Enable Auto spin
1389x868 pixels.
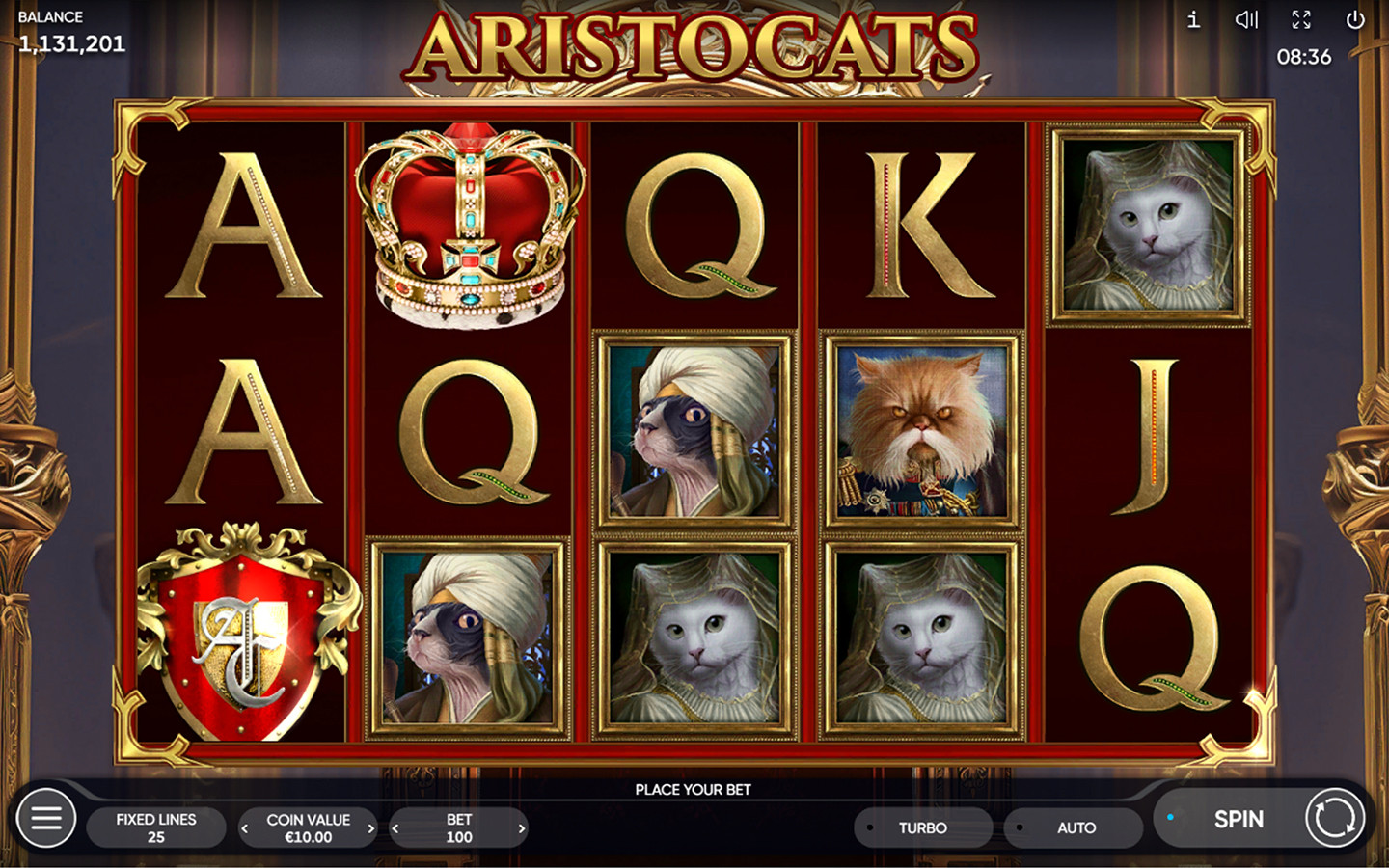pyautogui.click(x=1075, y=827)
